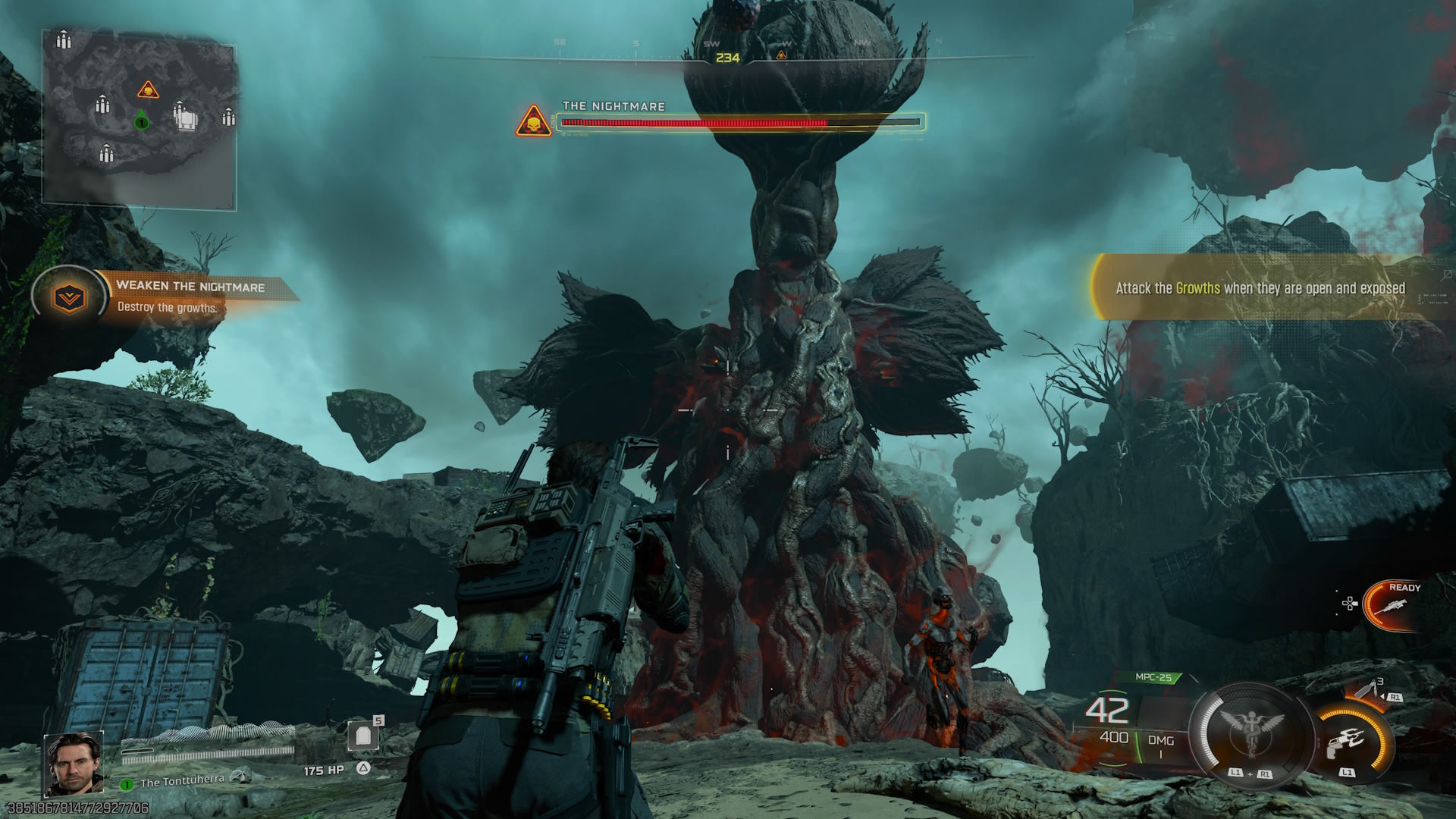Activate the winged caduceus ability
The height and width of the screenshot is (819, 1456).
[x=1251, y=730]
